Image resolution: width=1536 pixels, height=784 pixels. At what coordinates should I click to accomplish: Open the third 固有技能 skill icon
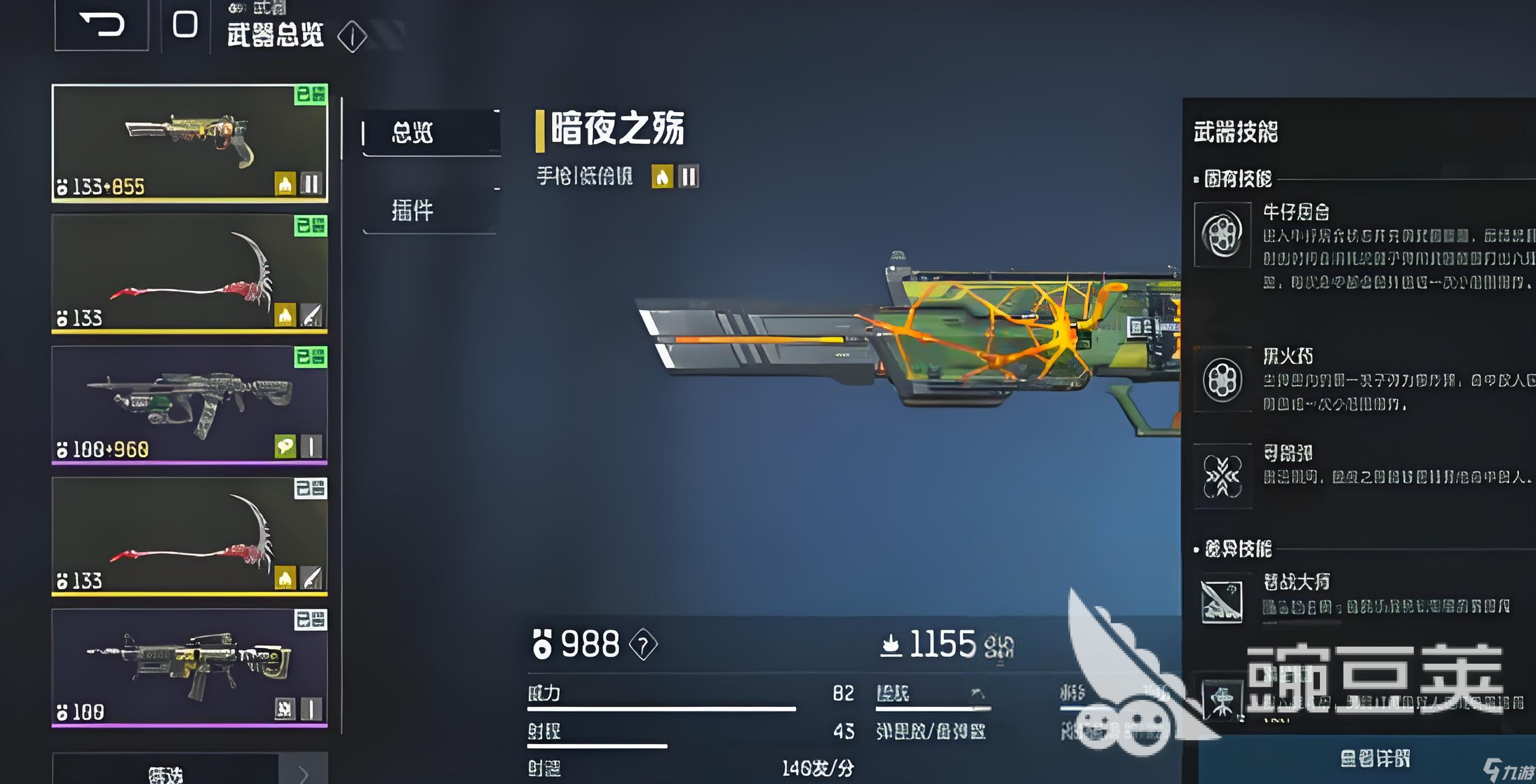coord(1223,477)
